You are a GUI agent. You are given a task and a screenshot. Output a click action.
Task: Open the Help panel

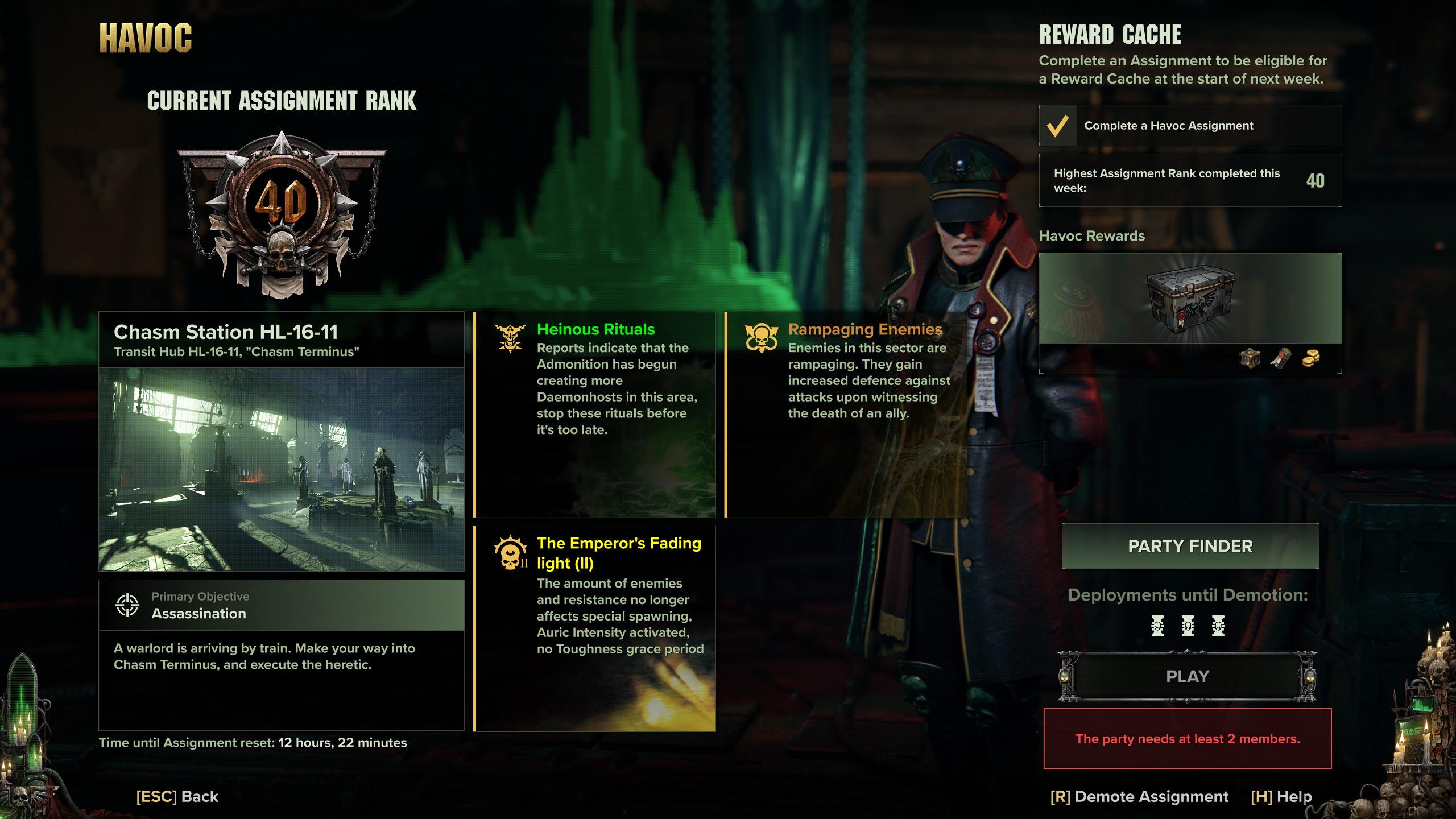[x=1281, y=796]
